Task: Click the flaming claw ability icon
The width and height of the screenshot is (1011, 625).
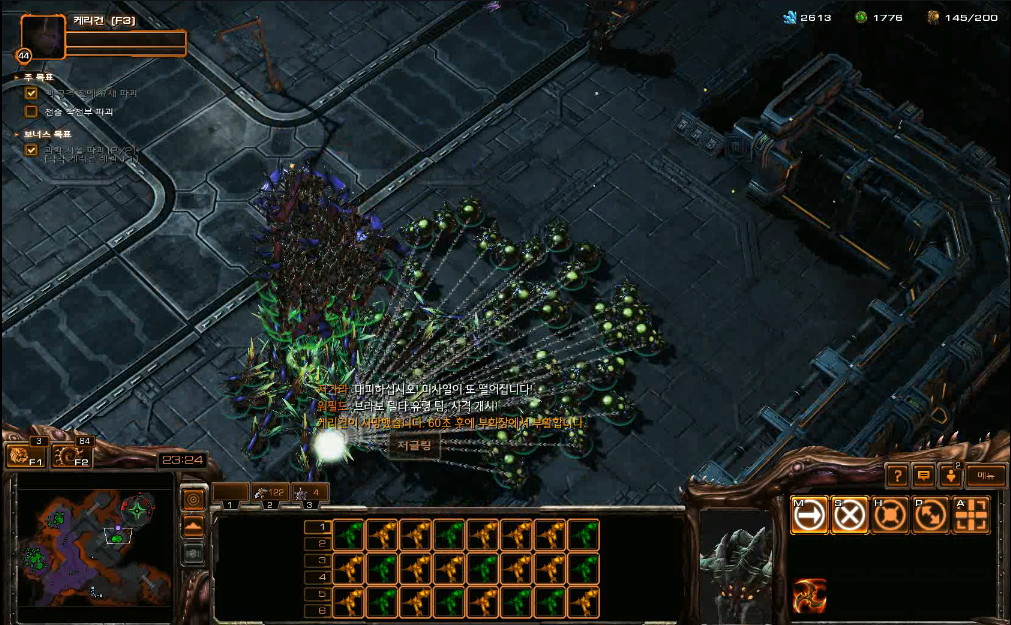Action: (810, 595)
